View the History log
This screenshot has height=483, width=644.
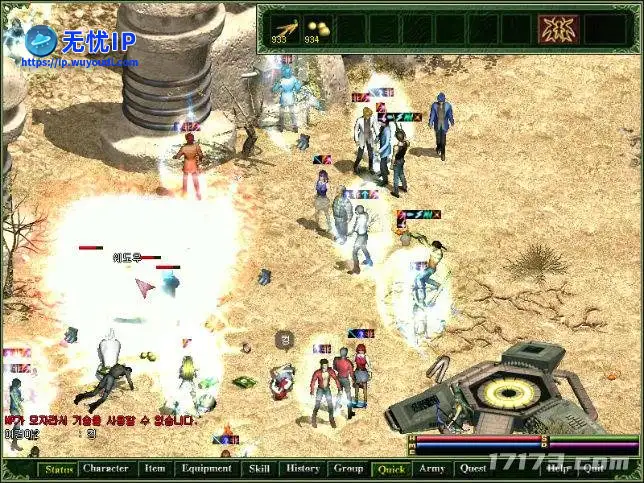click(302, 468)
